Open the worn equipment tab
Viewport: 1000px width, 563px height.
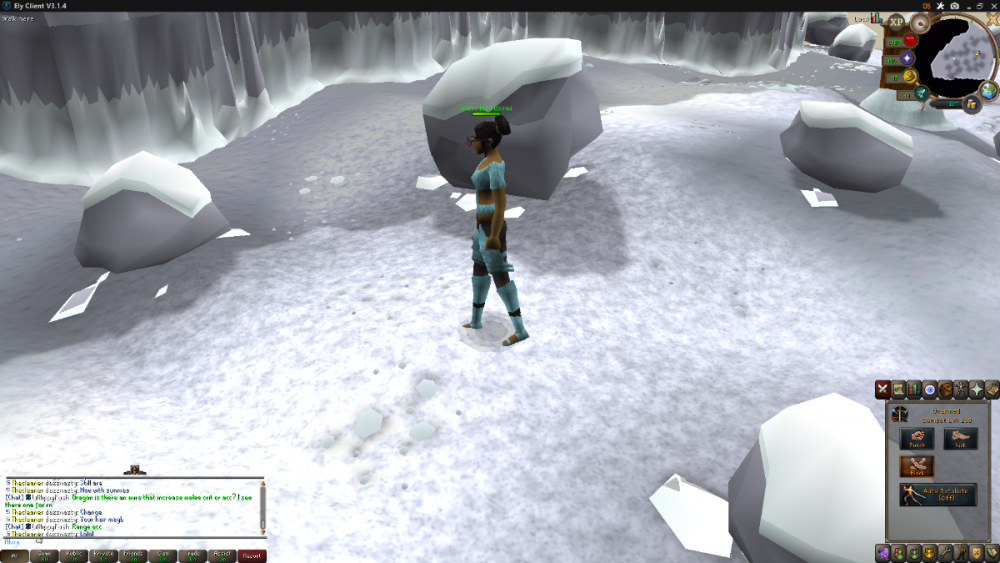click(962, 389)
